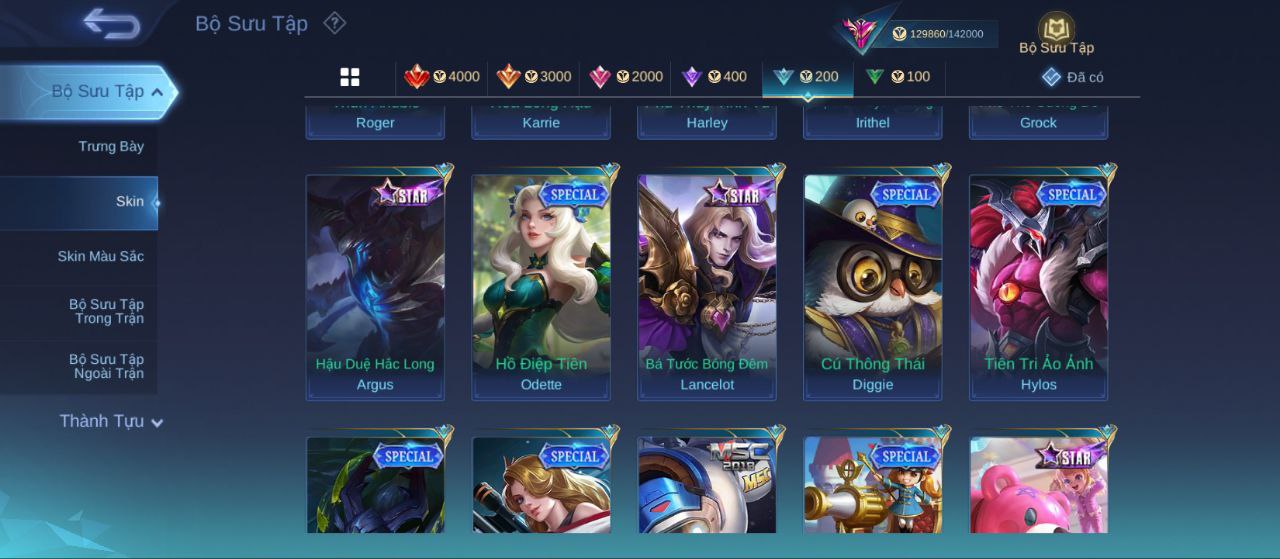Show all skins with grid filter
Screen dimensions: 1280x559
tap(350, 77)
